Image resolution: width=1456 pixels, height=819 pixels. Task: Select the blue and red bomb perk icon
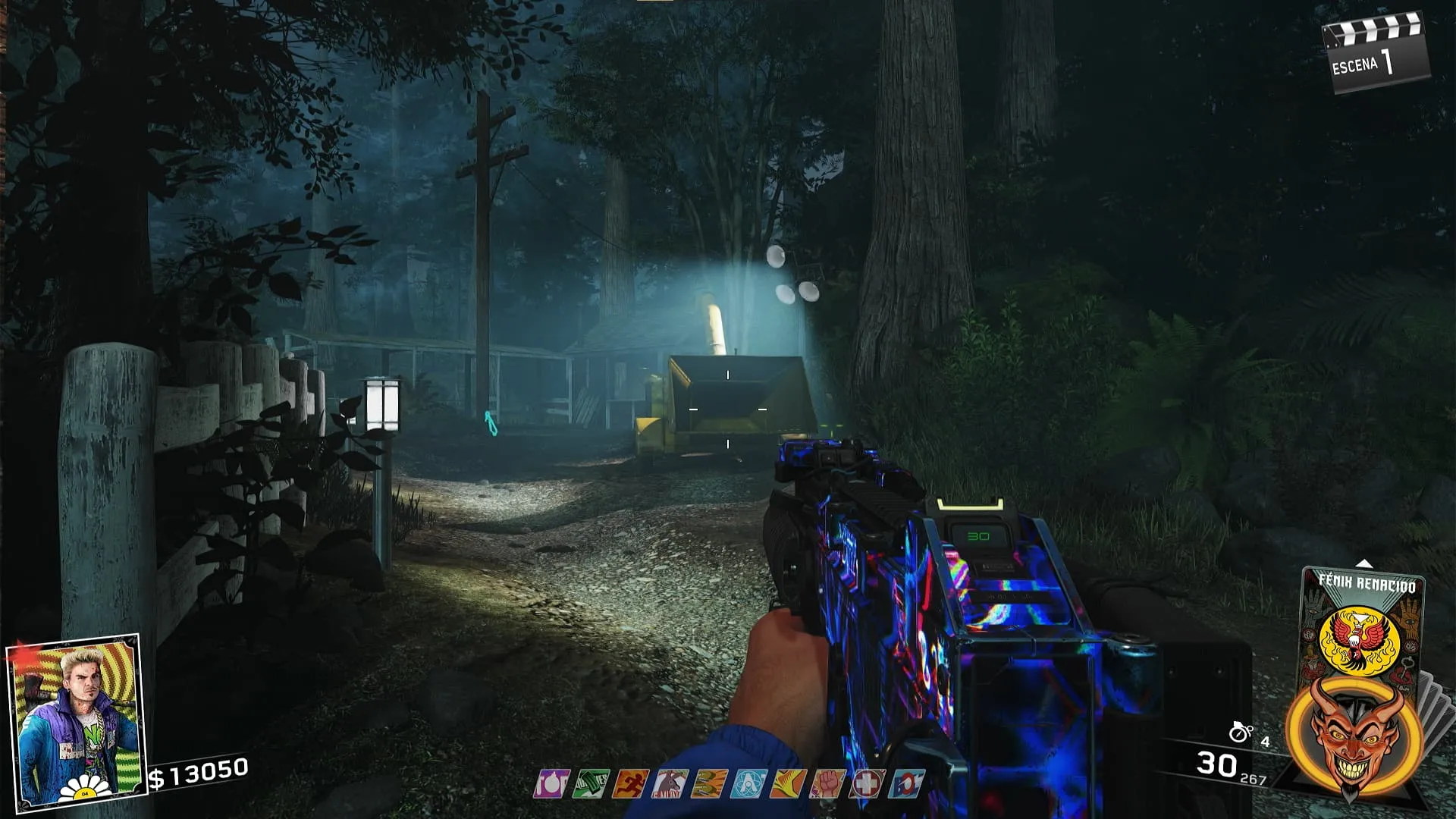906,783
